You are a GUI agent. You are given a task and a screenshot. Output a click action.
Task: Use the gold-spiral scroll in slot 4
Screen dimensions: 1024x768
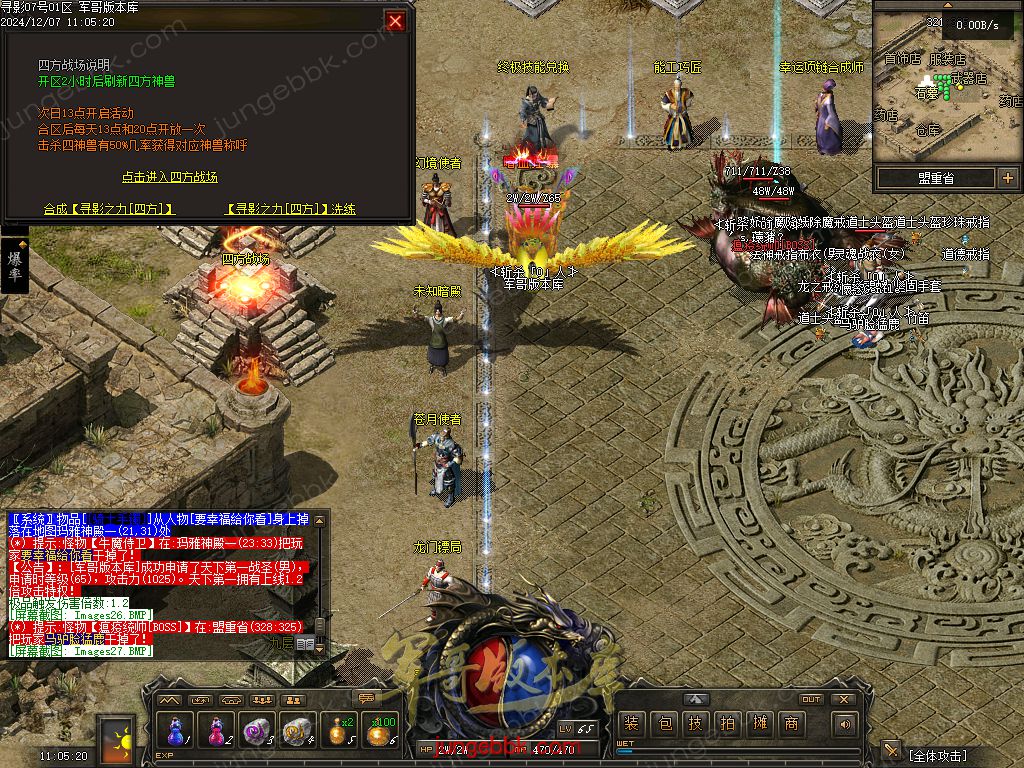click(298, 731)
